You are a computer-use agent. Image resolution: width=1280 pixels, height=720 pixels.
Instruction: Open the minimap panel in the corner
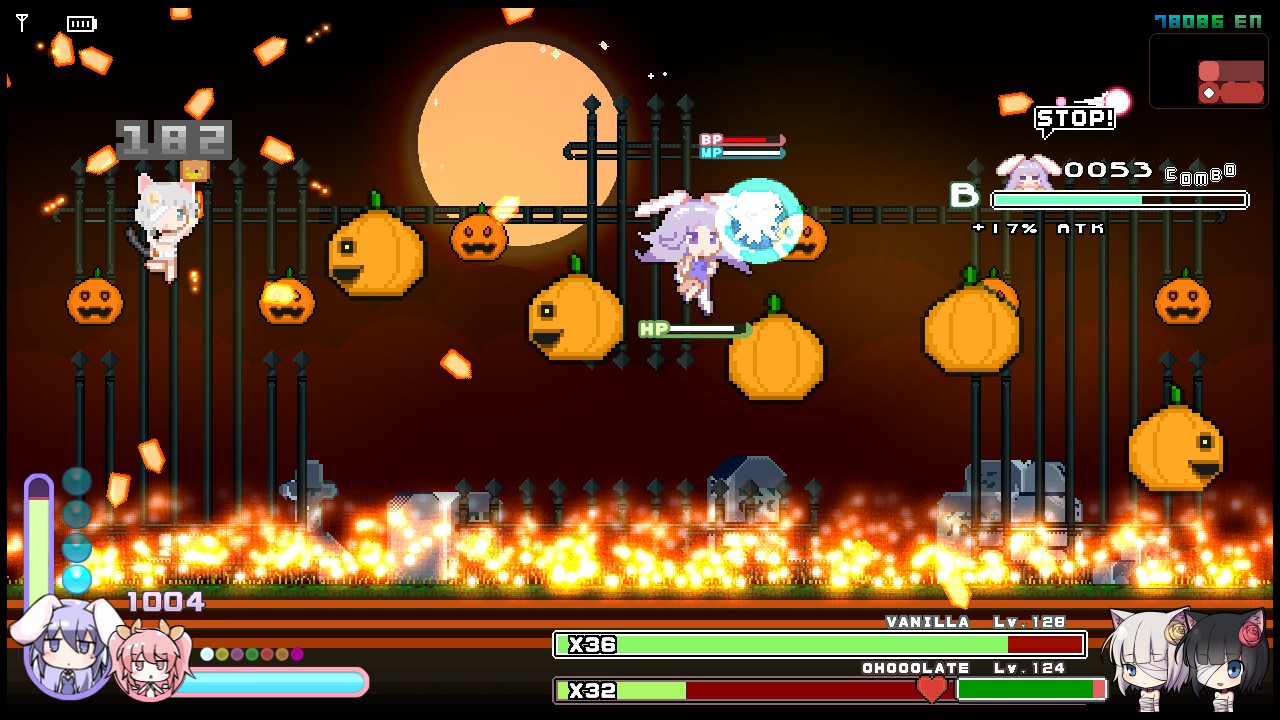(x=1208, y=72)
